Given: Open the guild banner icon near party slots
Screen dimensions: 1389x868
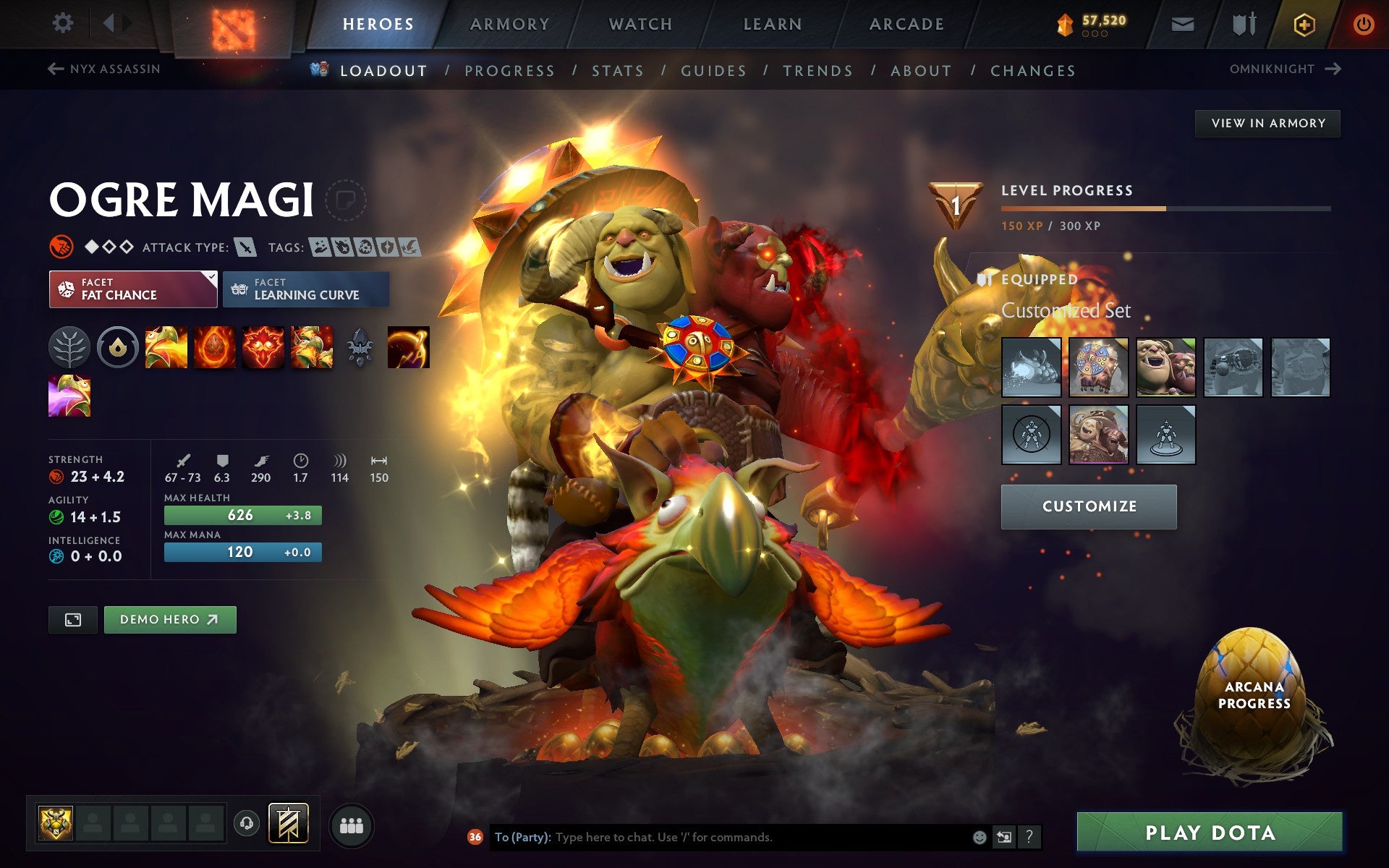Looking at the screenshot, I should (x=288, y=823).
